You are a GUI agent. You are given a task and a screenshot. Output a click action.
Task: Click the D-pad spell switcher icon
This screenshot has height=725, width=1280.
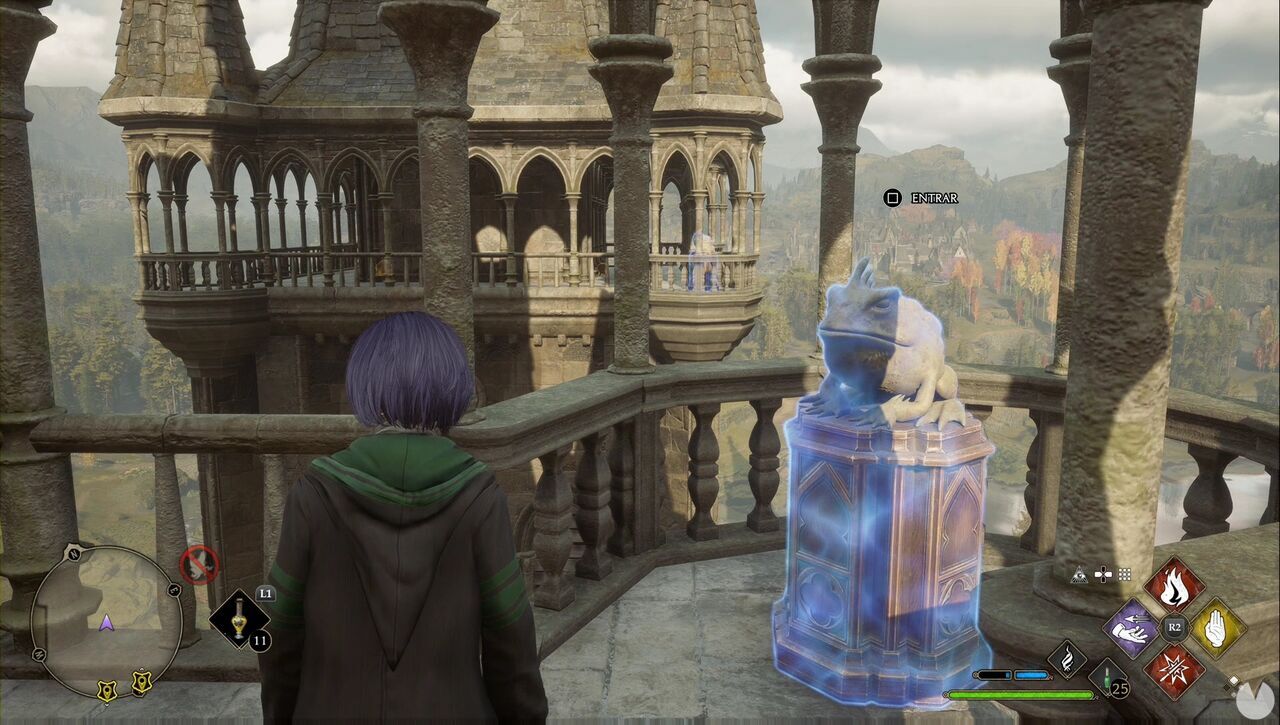click(1104, 574)
